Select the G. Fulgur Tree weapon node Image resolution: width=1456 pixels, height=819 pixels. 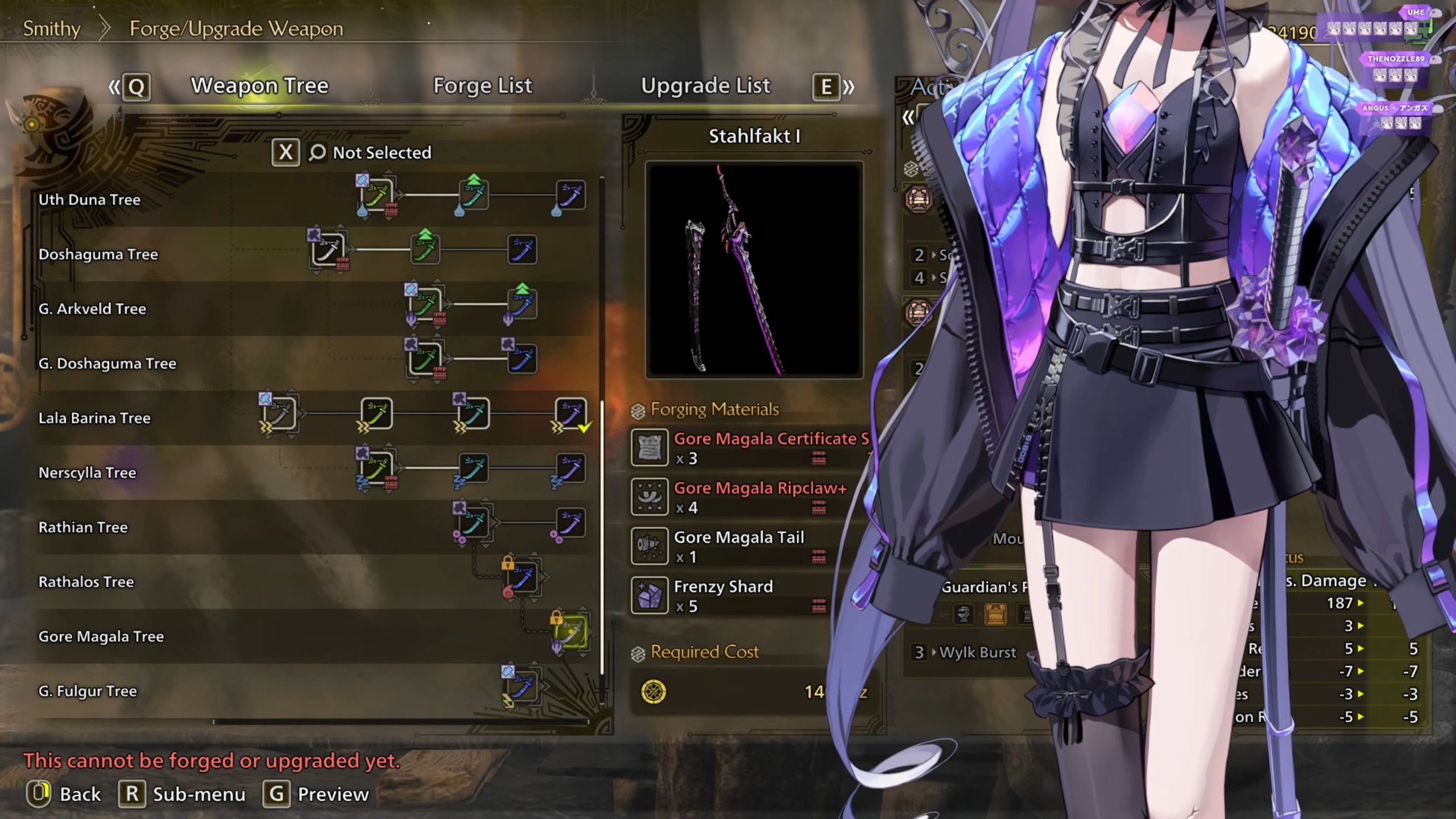click(522, 686)
